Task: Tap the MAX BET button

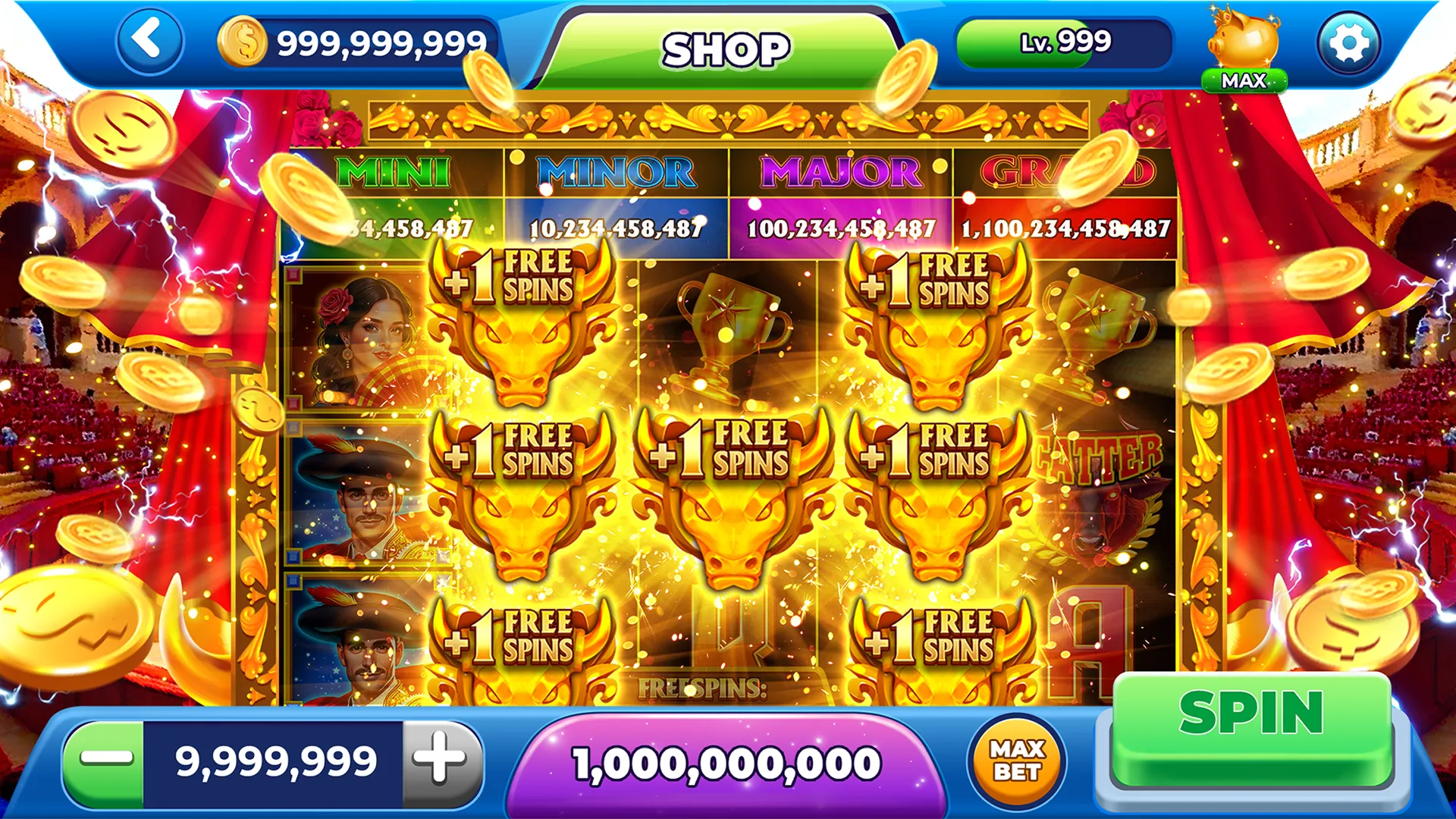Action: [1017, 761]
